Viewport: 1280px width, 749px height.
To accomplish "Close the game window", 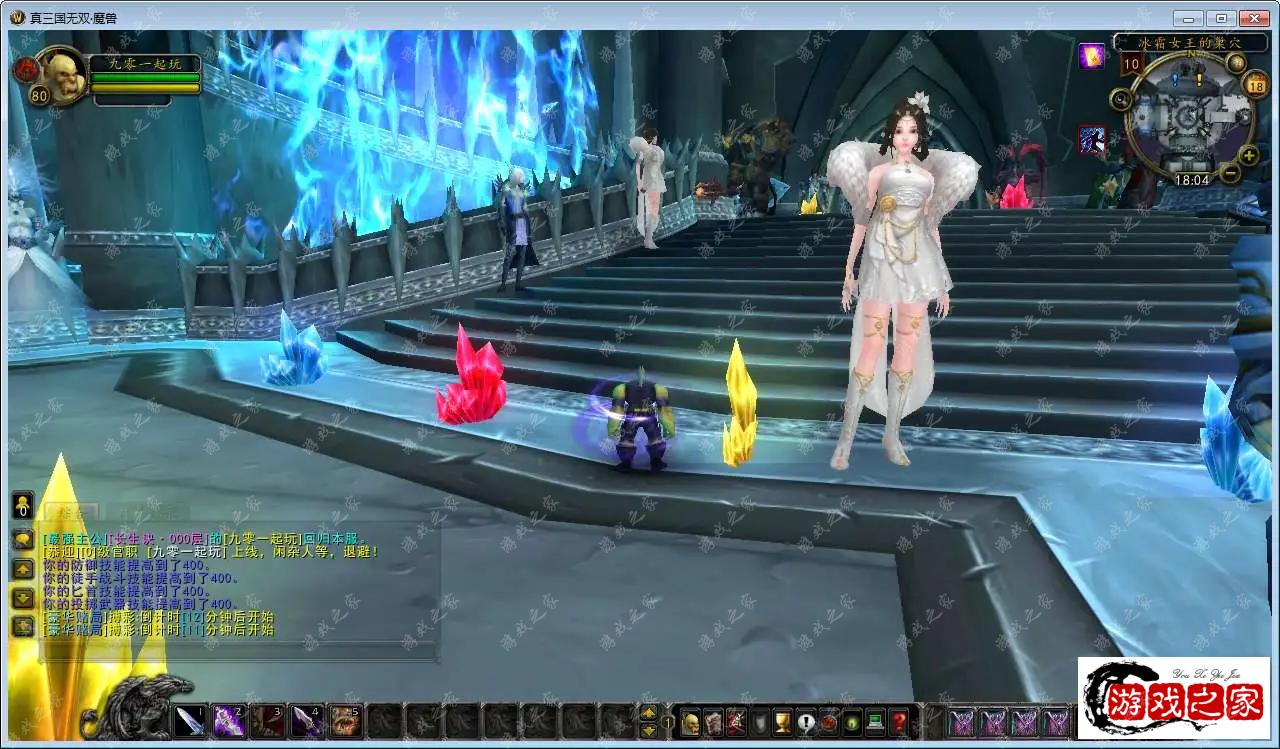I will coord(1253,18).
